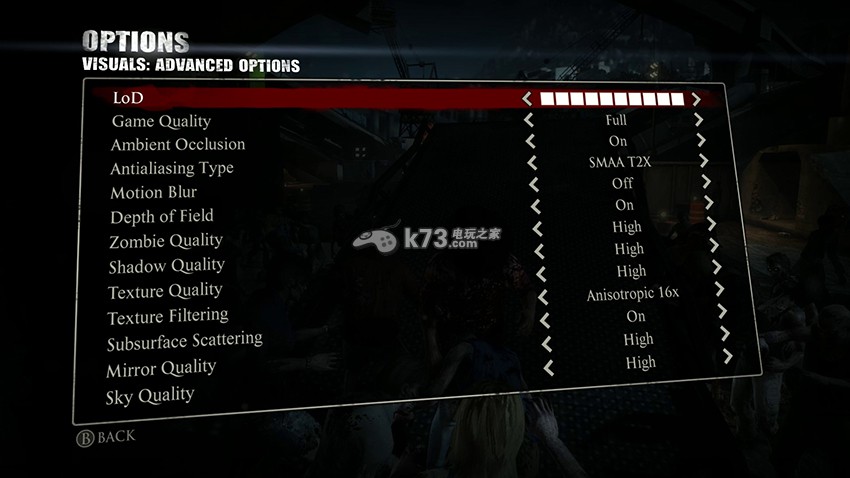Click the right arrow beside the Off value
Screen dimensions: 850x478
pyautogui.click(x=706, y=182)
